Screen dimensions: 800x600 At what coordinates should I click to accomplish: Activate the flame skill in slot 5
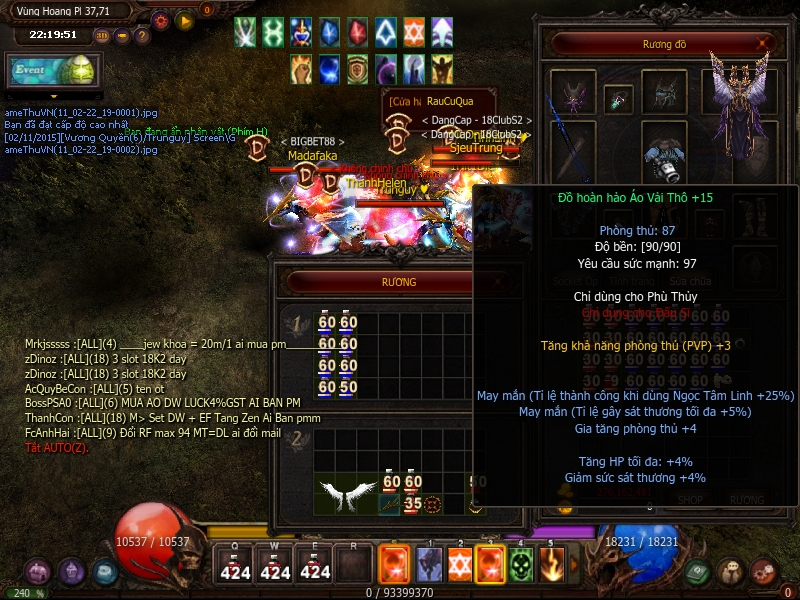(550, 565)
